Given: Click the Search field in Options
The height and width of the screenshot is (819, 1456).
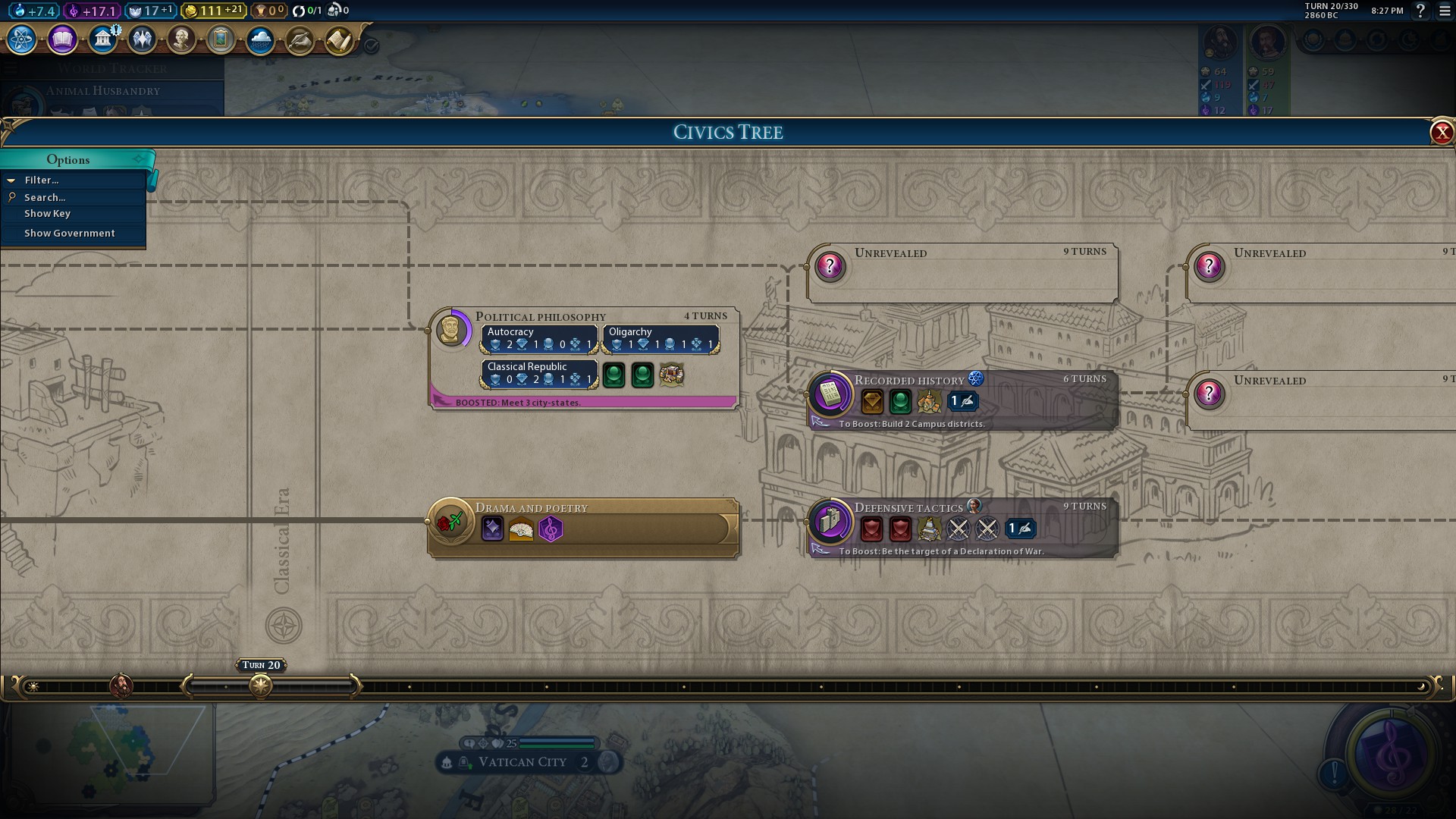Looking at the screenshot, I should (45, 197).
